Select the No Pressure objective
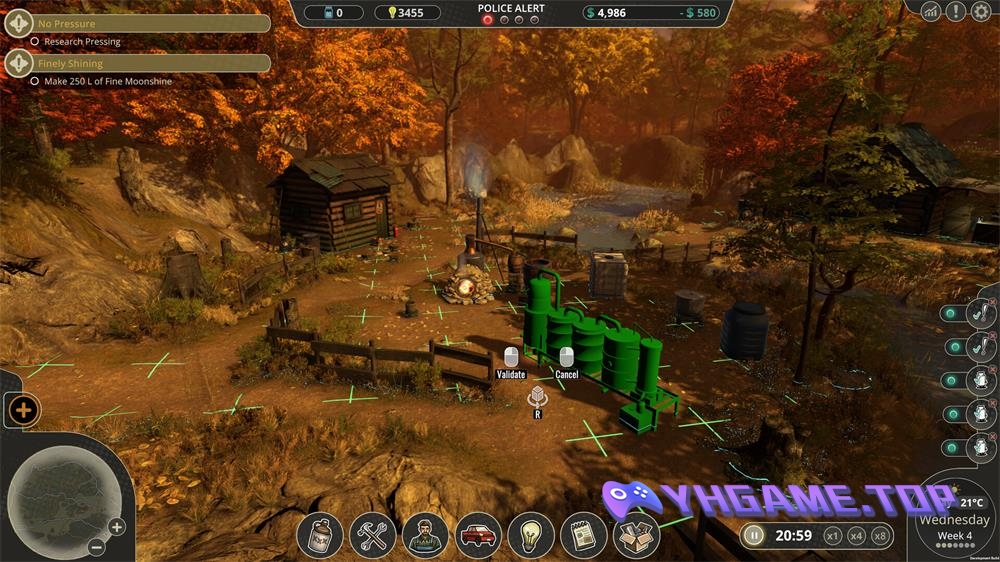This screenshot has width=1000, height=562. coord(138,23)
